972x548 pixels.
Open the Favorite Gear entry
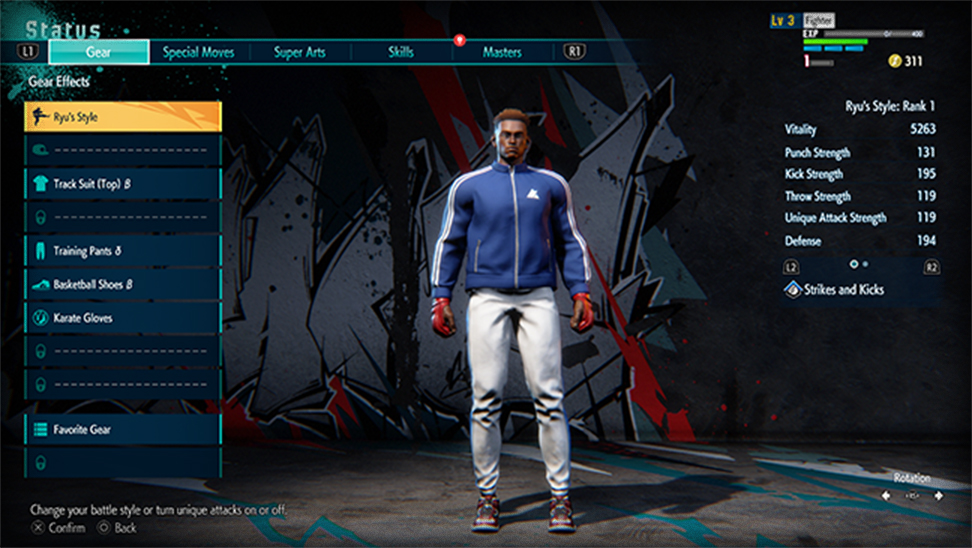tap(122, 429)
